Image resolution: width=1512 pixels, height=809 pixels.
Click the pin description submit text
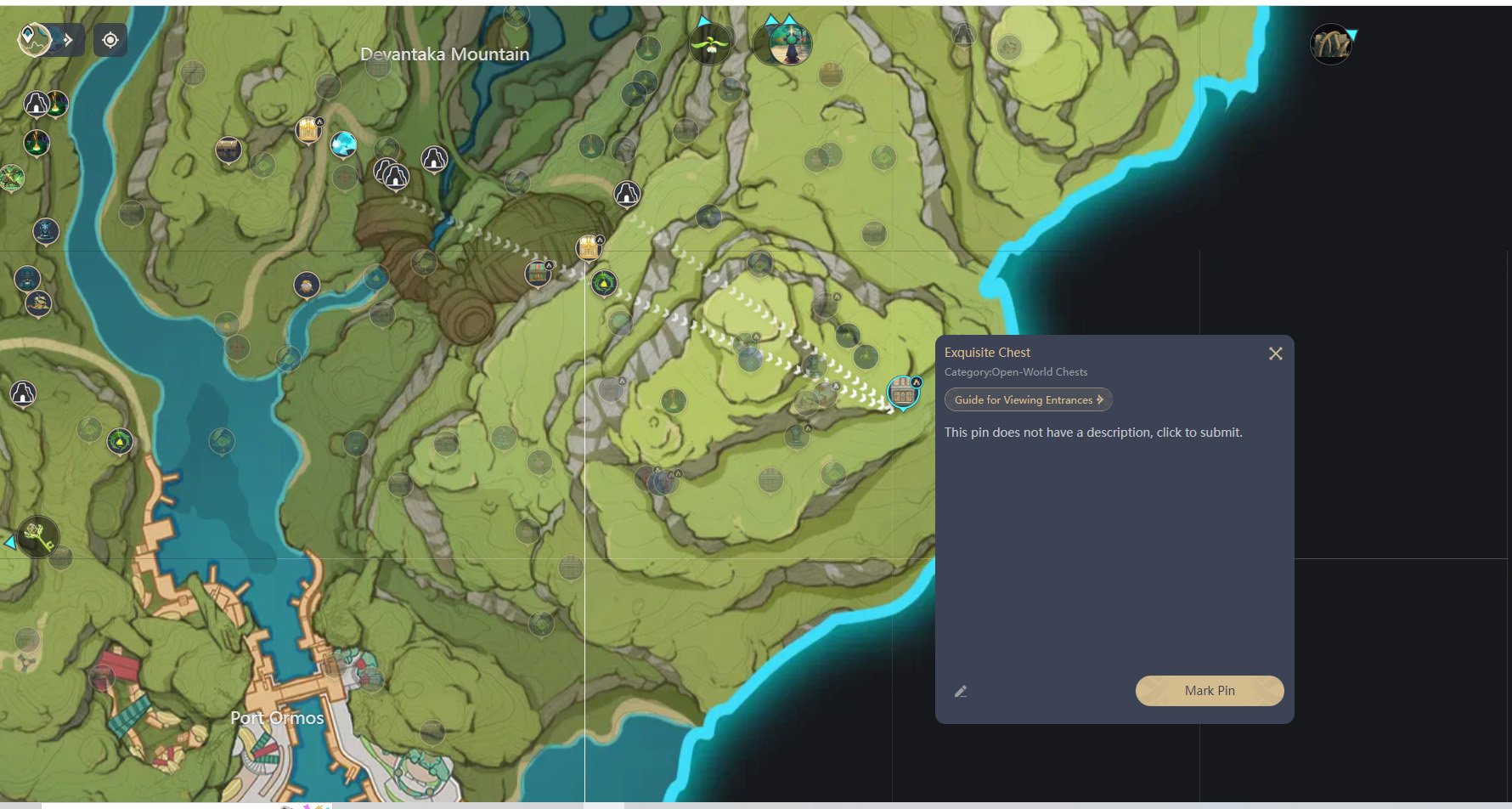(1093, 432)
